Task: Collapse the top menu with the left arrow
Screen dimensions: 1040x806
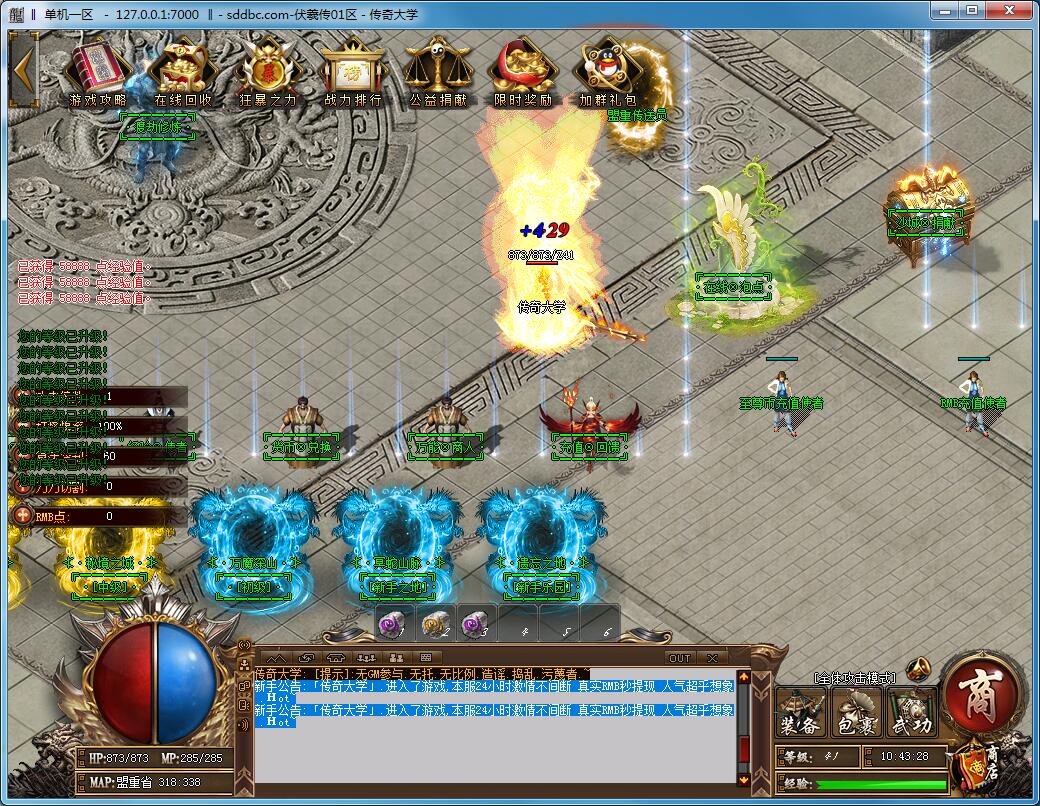Action: (x=23, y=68)
